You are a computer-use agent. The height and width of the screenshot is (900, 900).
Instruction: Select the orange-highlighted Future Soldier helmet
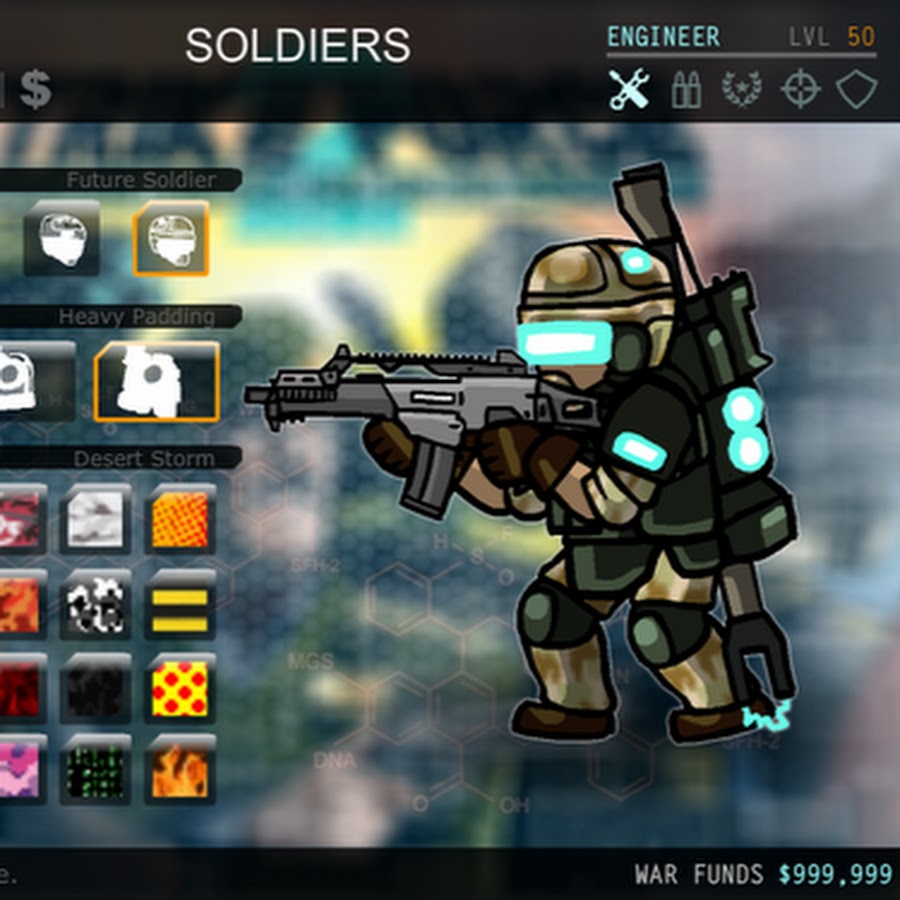pyautogui.click(x=171, y=238)
